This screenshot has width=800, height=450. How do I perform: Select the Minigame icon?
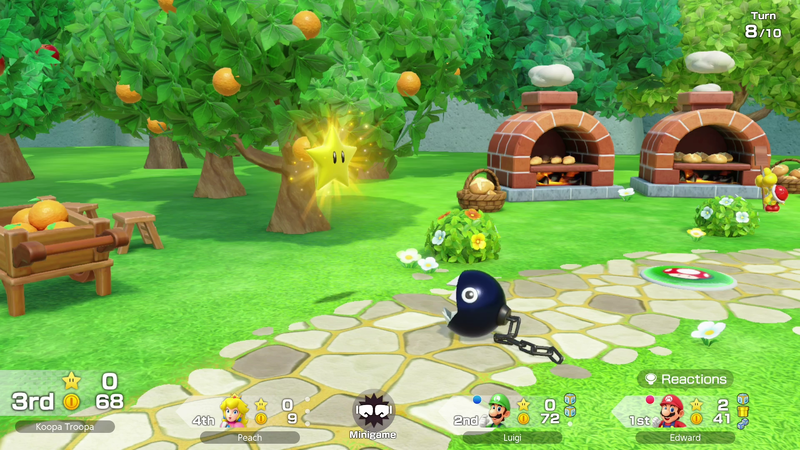tap(373, 410)
